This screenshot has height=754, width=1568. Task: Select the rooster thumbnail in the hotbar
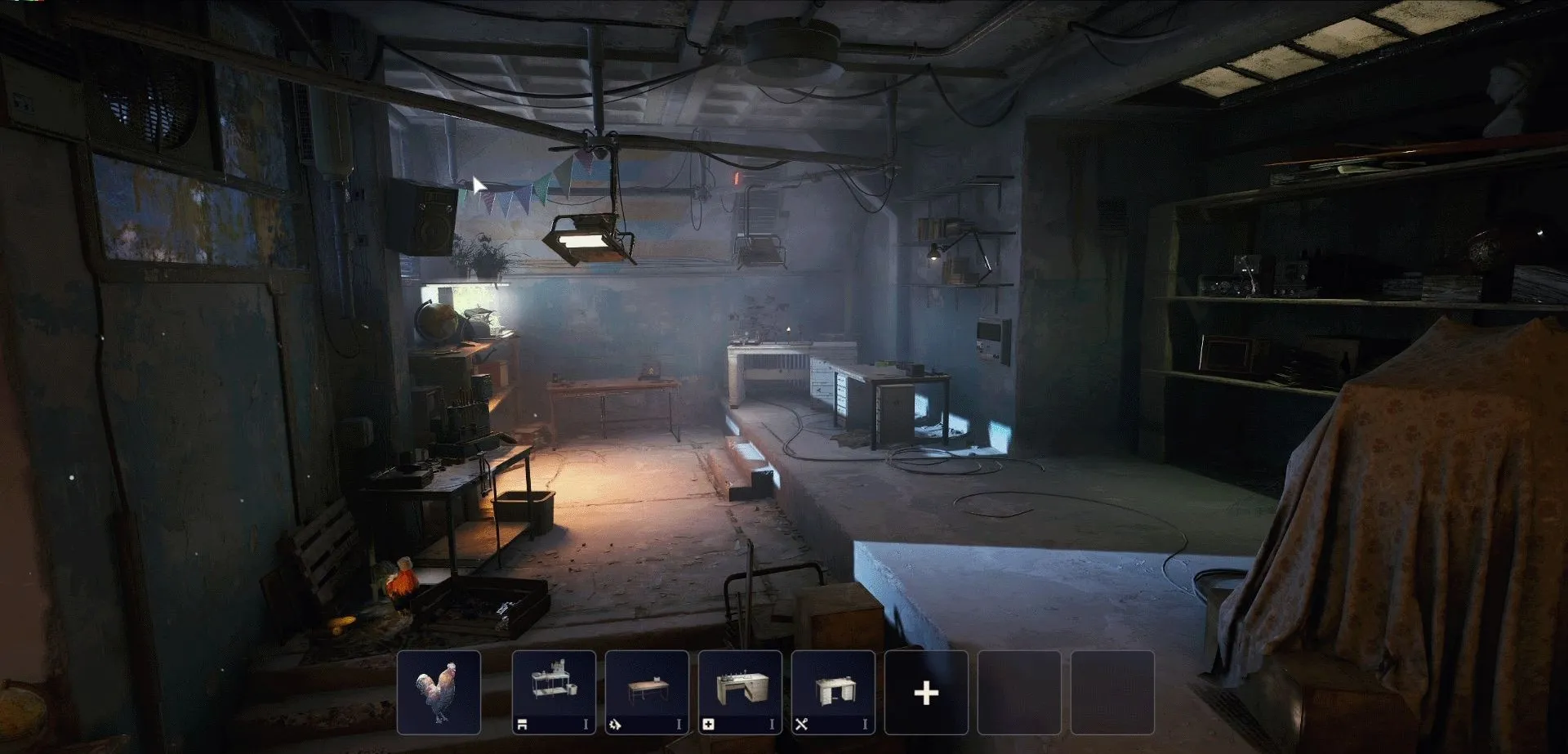(x=439, y=692)
